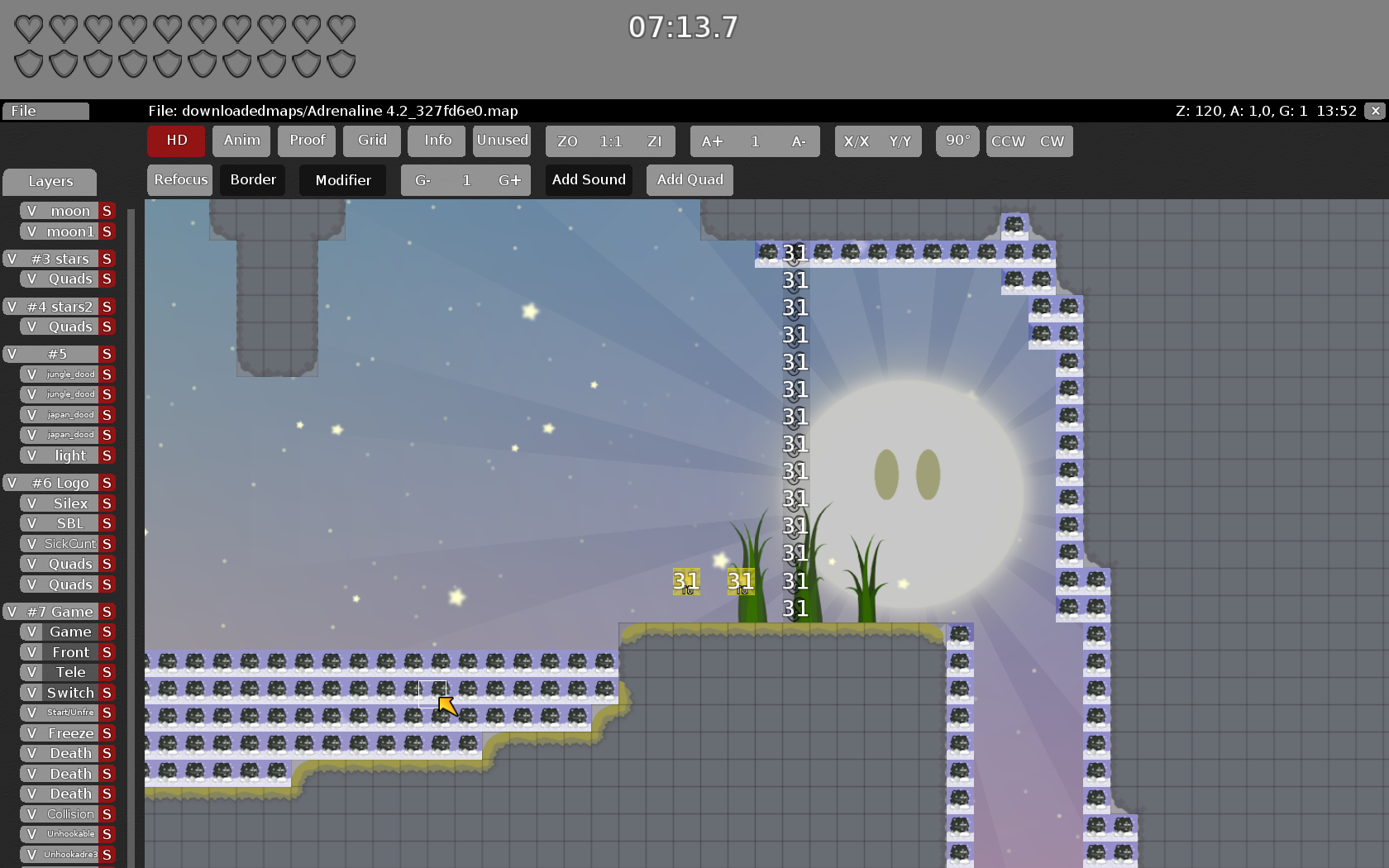Click the Add Quad button

(x=690, y=180)
